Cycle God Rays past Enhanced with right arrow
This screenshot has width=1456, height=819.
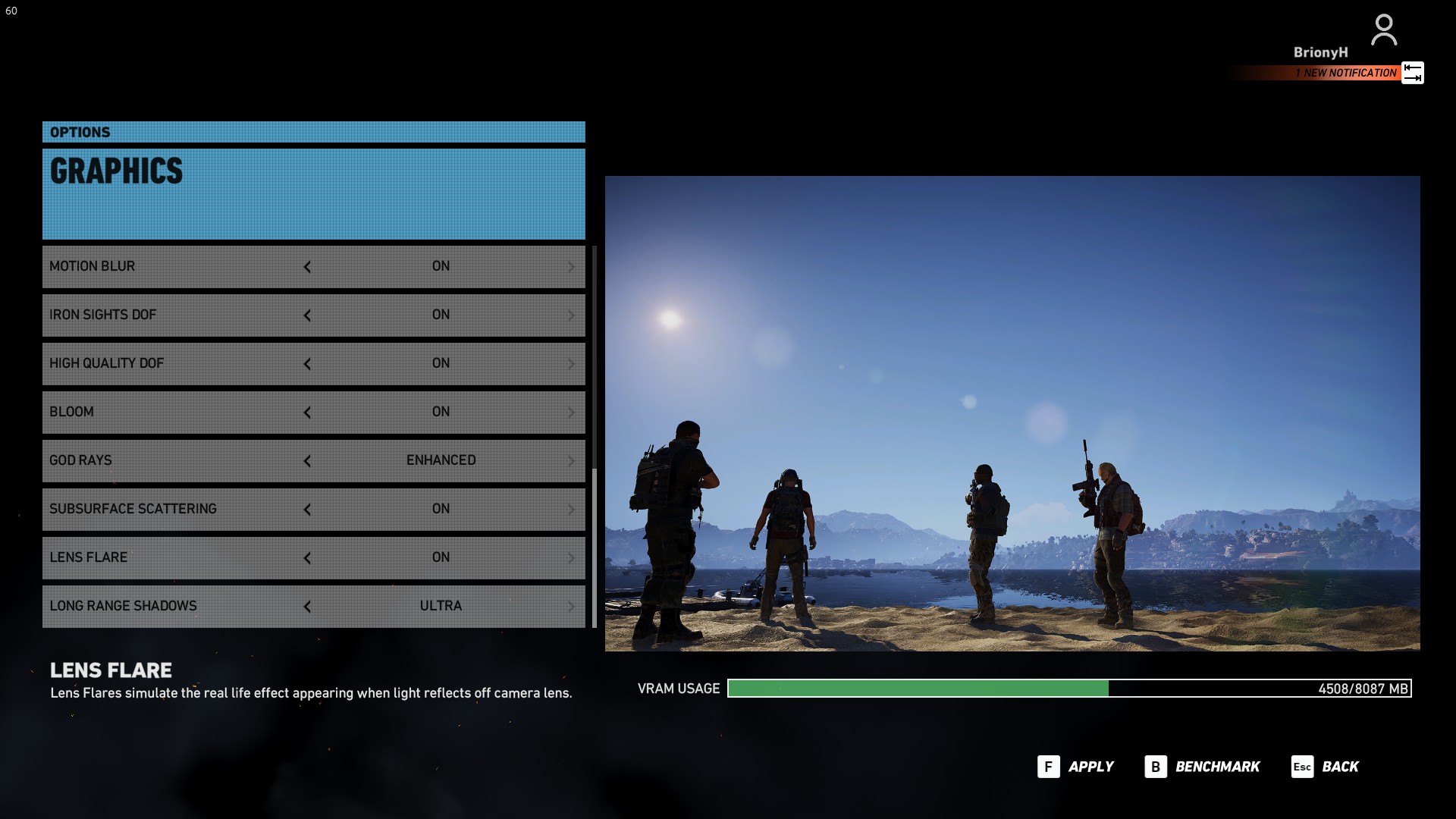coord(571,461)
